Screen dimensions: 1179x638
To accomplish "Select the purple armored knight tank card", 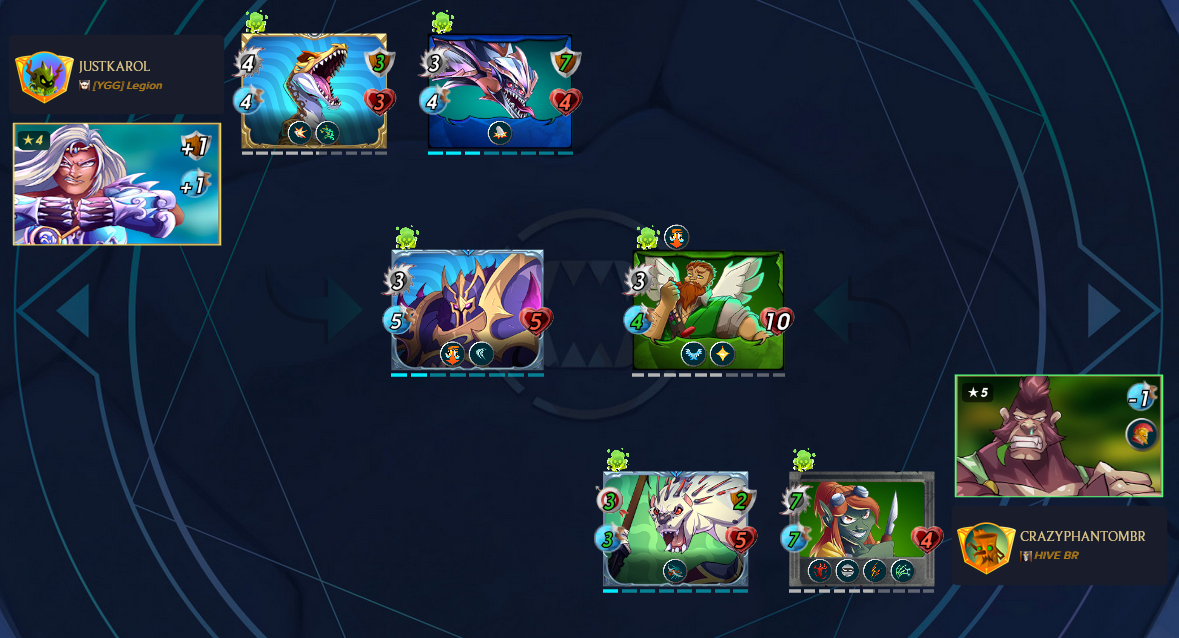I will click(467, 309).
